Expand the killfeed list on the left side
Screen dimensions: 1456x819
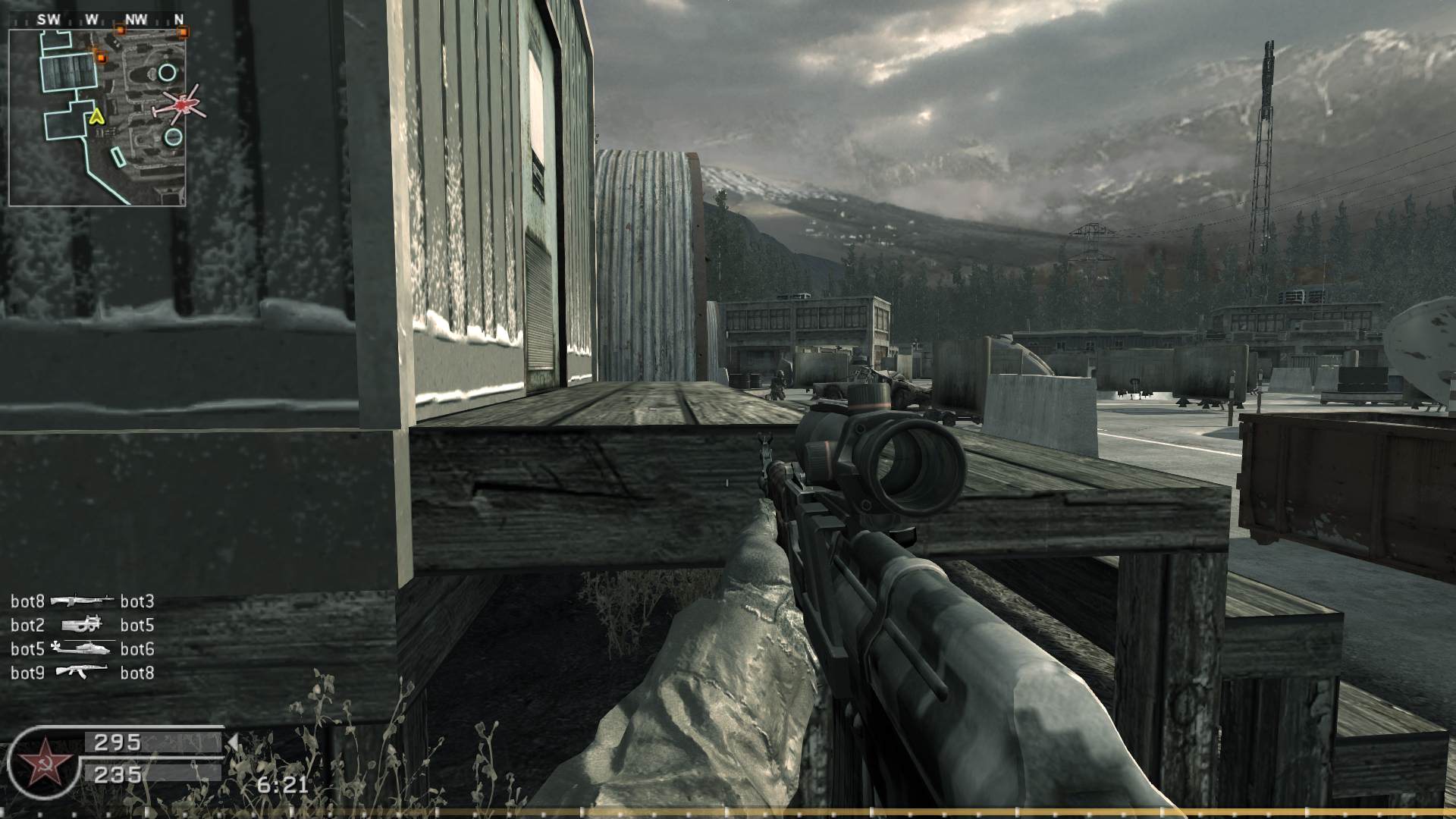[x=83, y=637]
